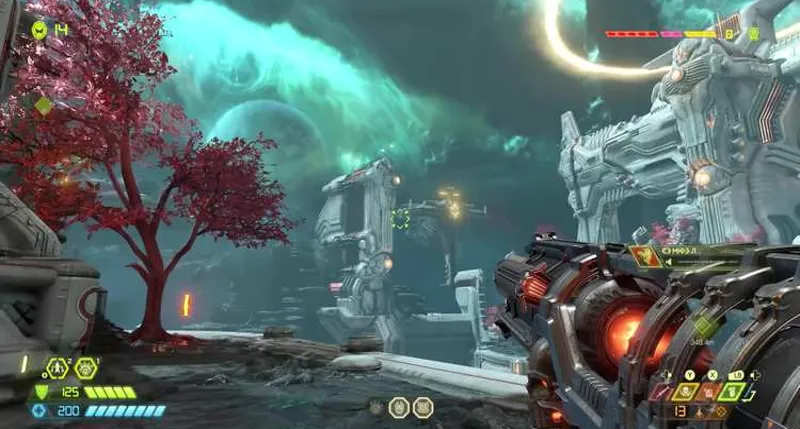Trigger the Flame Belch ability icon
This screenshot has width=800, height=429.
click(709, 392)
